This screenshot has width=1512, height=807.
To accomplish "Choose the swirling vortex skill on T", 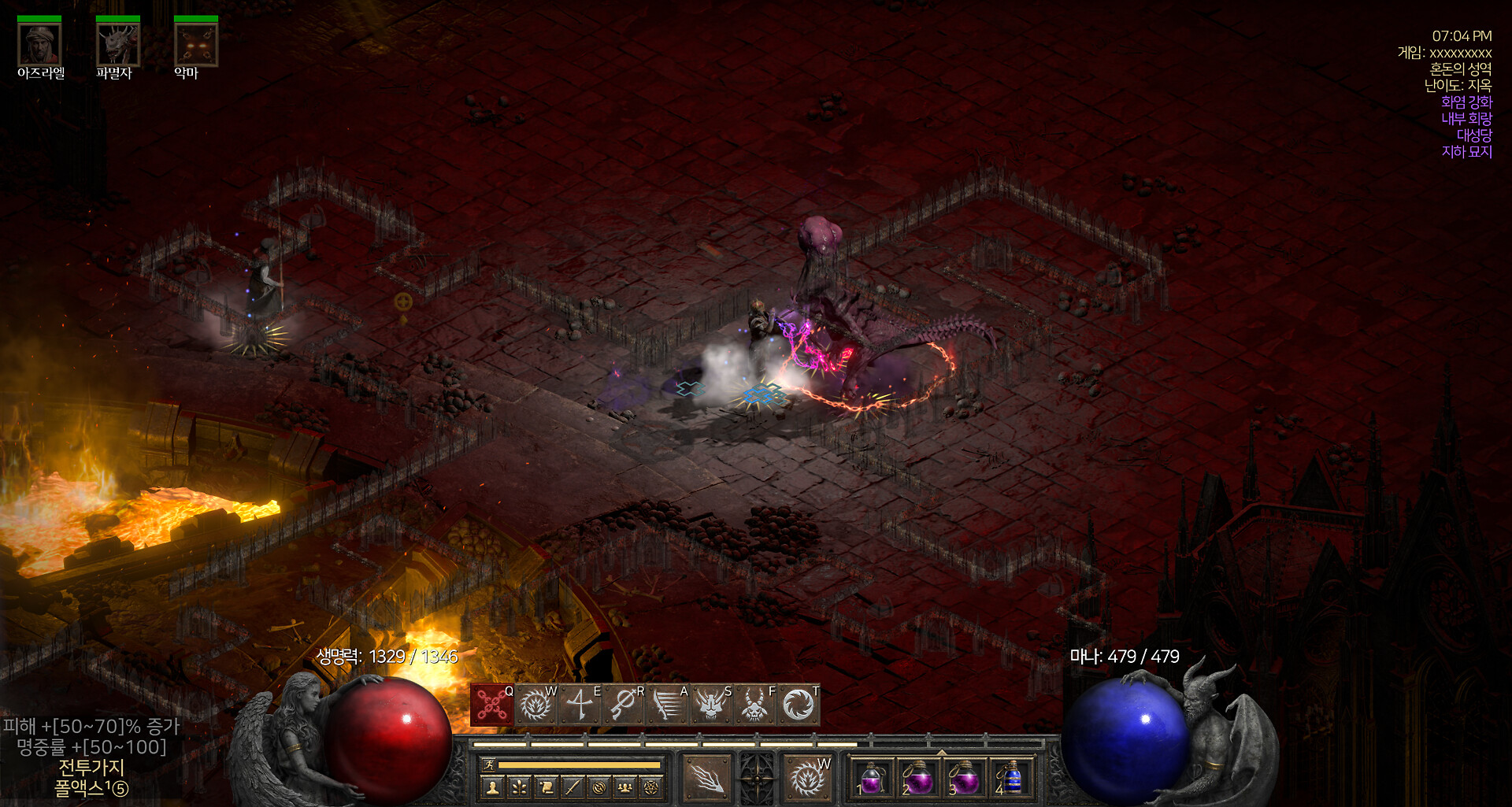I will [x=799, y=705].
